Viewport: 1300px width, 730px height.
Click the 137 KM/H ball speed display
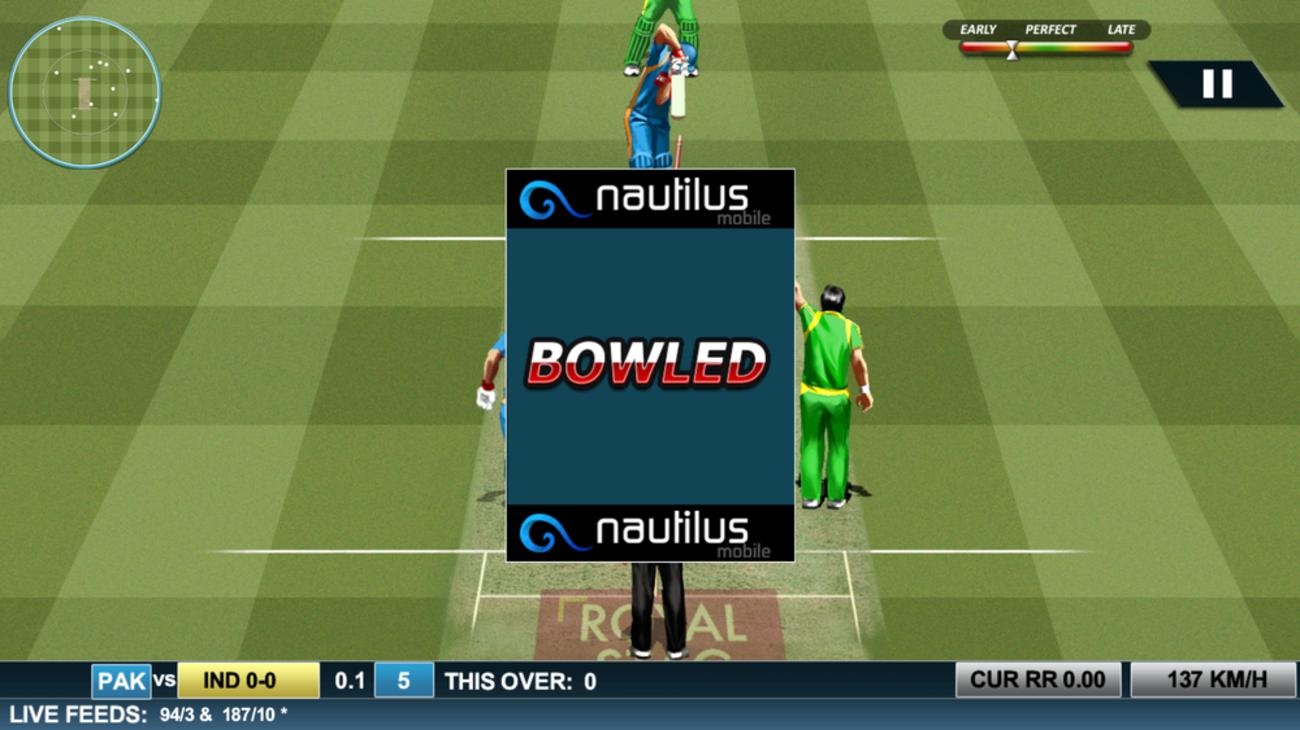point(1215,678)
